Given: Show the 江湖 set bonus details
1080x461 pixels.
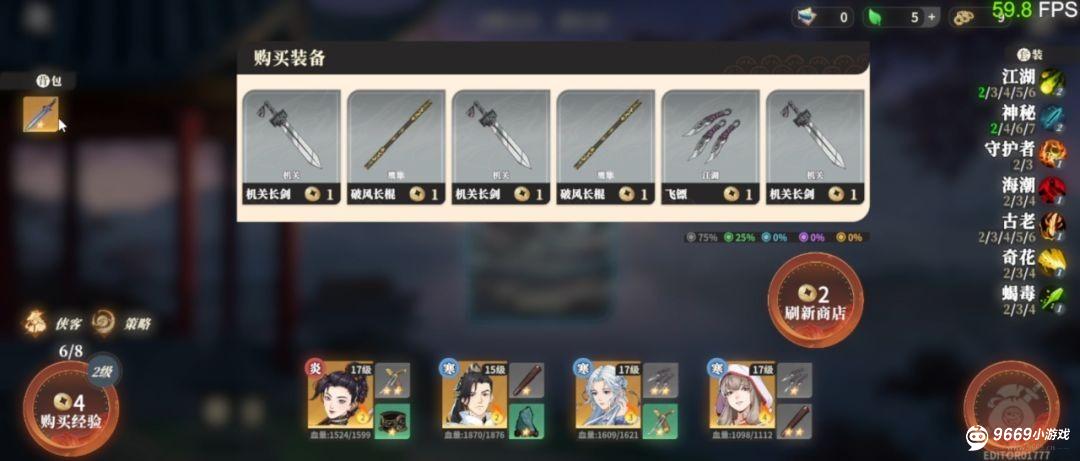Looking at the screenshot, I should (1031, 81).
